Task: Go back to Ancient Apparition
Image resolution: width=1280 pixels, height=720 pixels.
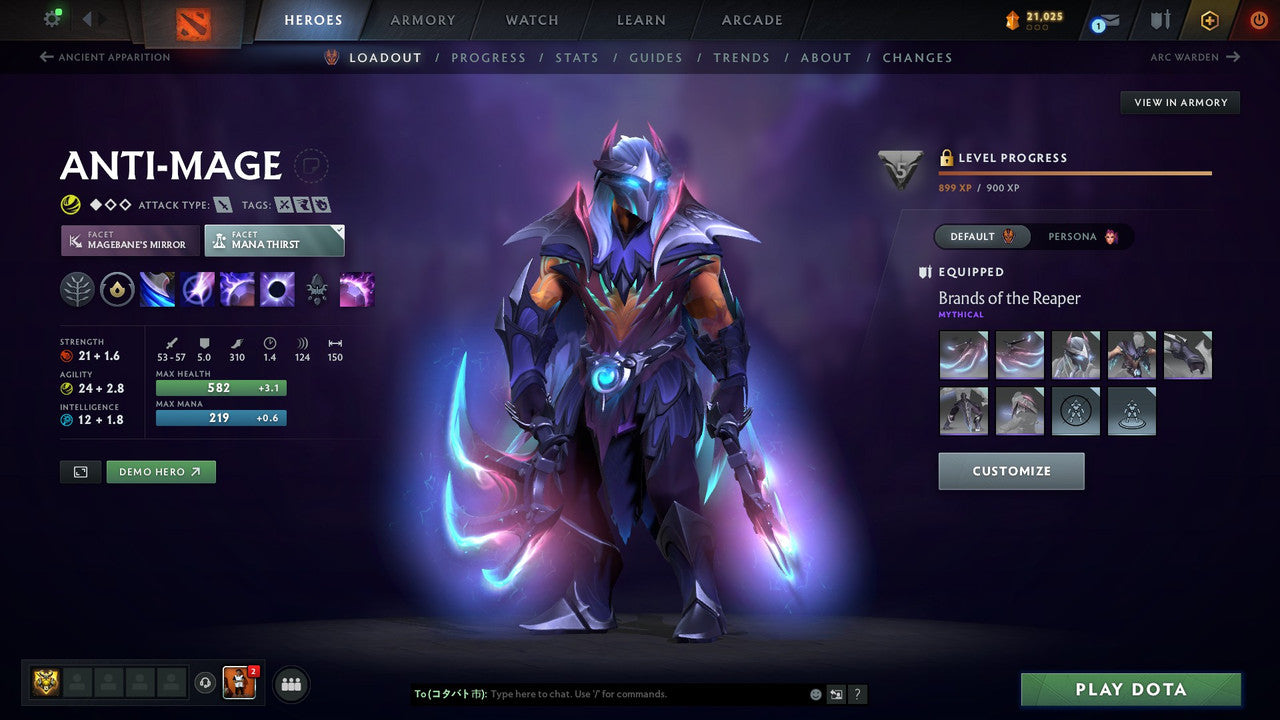Action: [103, 57]
